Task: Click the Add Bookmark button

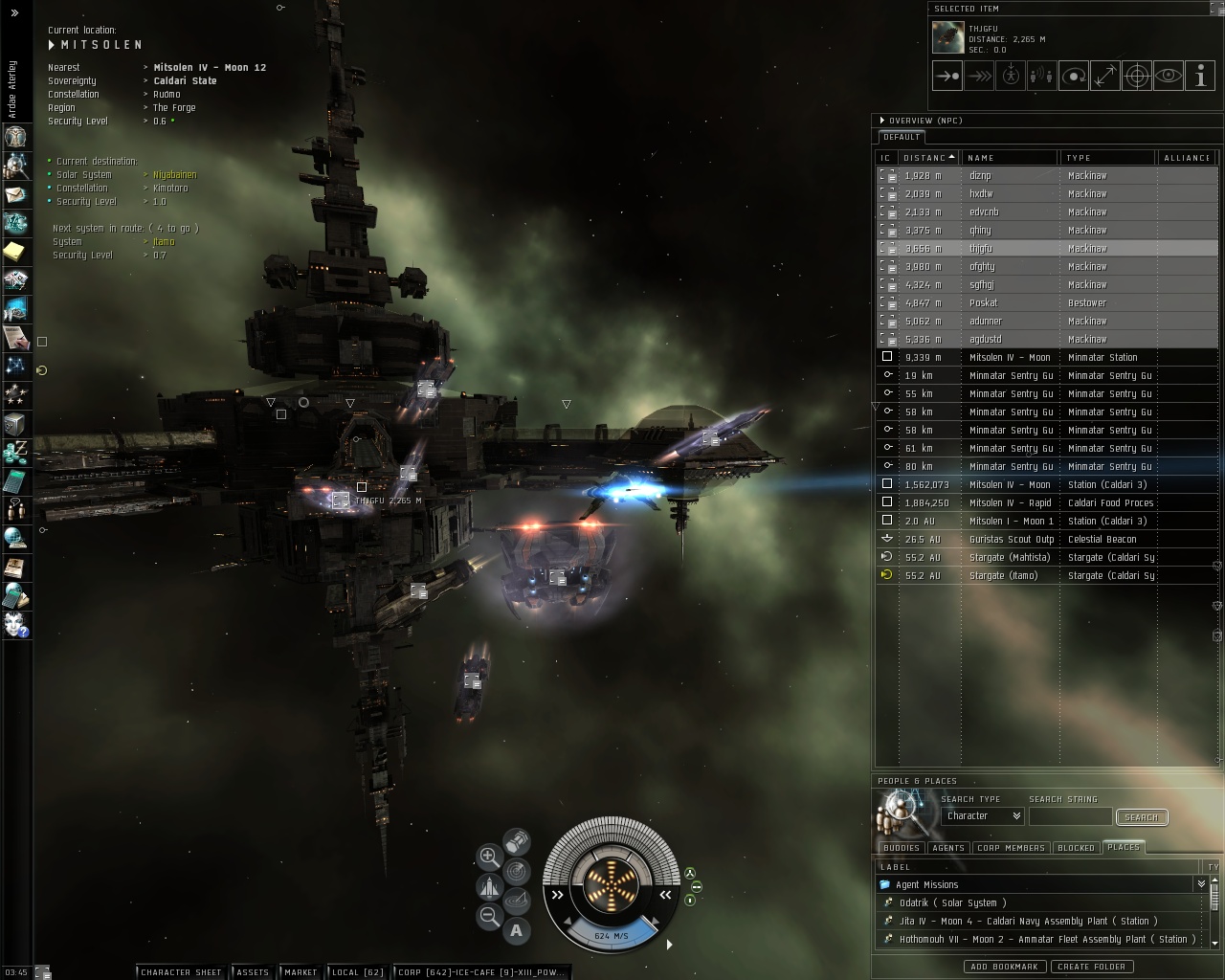Action: 1003,967
